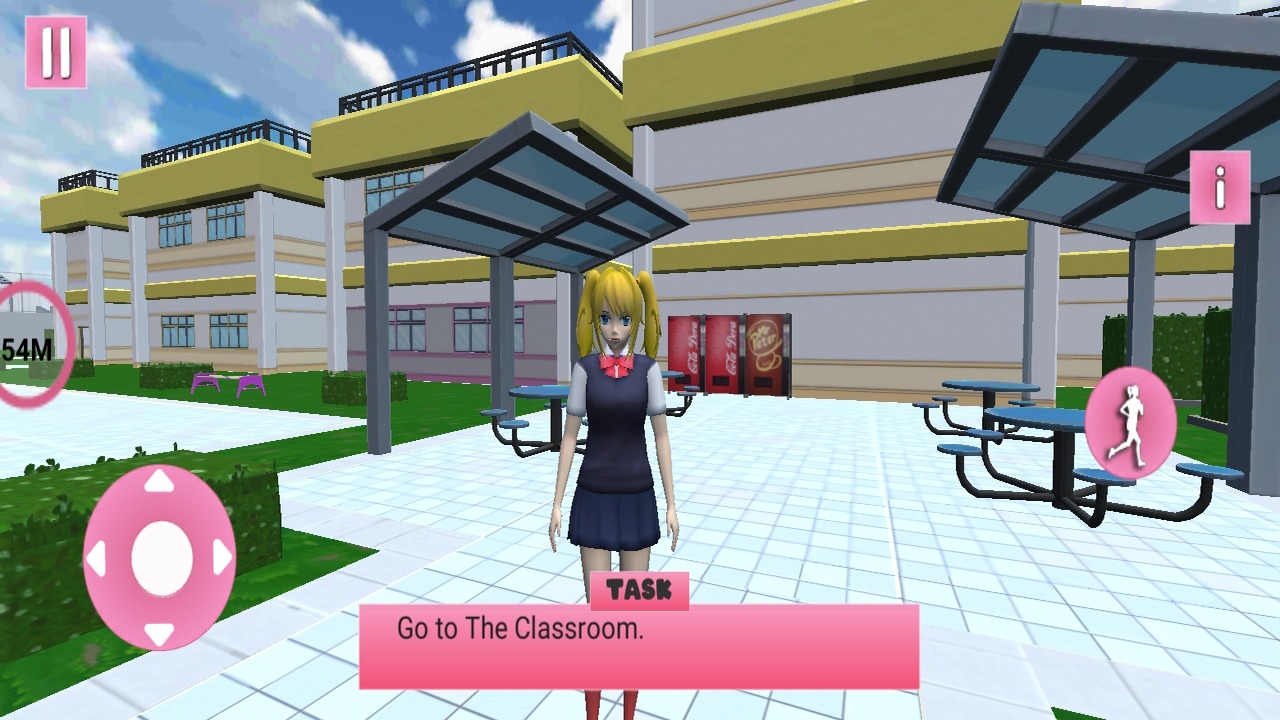This screenshot has width=1280, height=720.
Task: Select the TASK banner
Action: coord(640,590)
